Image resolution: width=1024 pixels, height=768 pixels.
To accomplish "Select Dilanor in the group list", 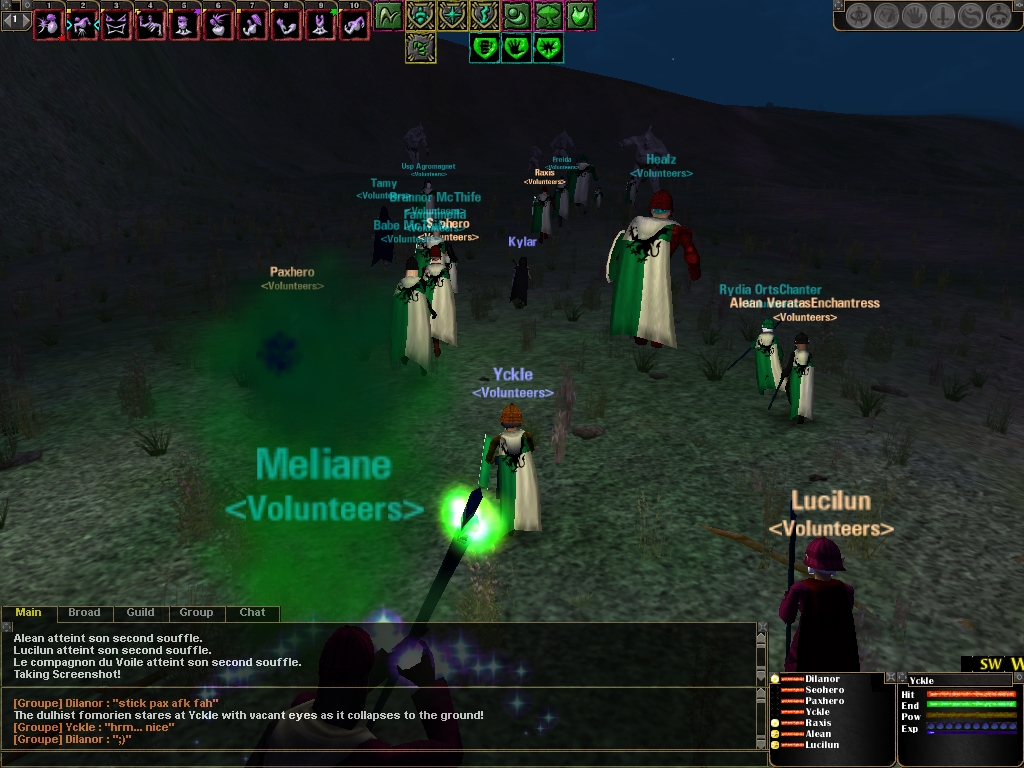I will point(822,680).
